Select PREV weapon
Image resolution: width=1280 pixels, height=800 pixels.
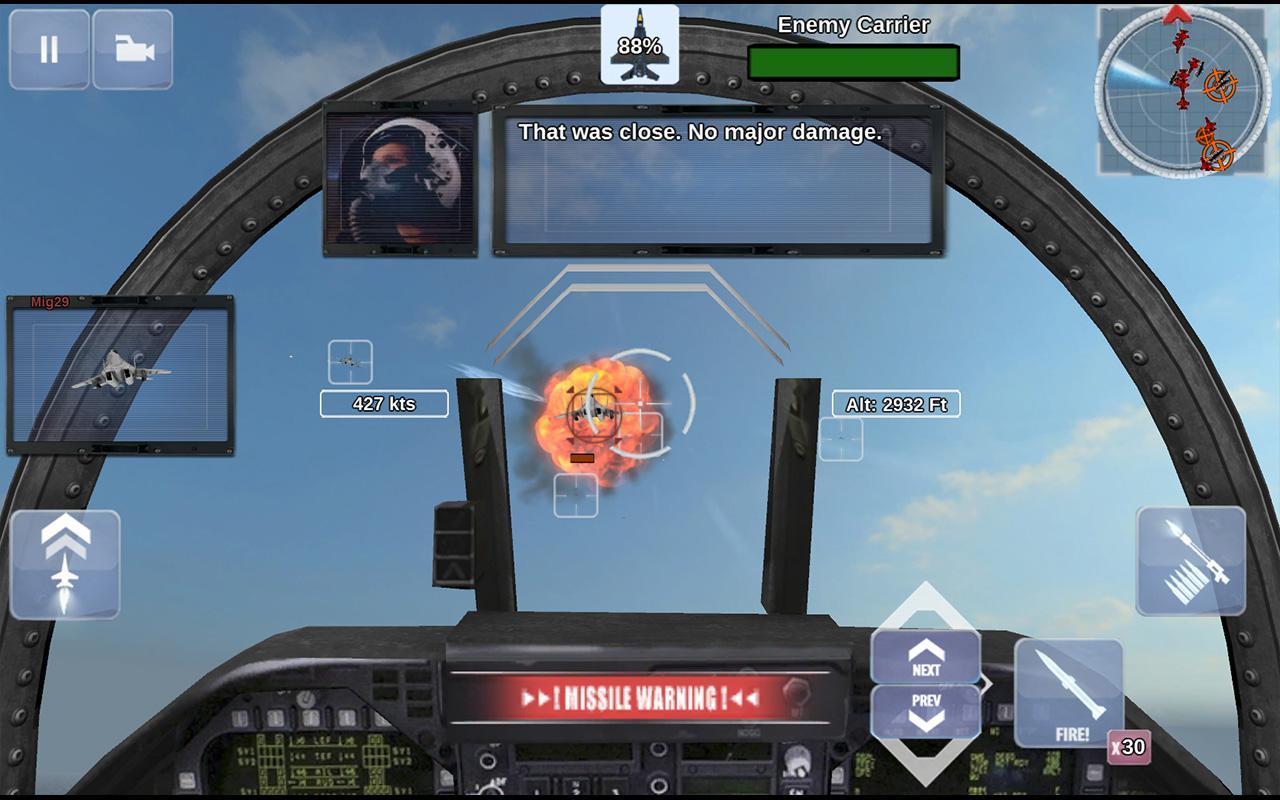(x=924, y=706)
